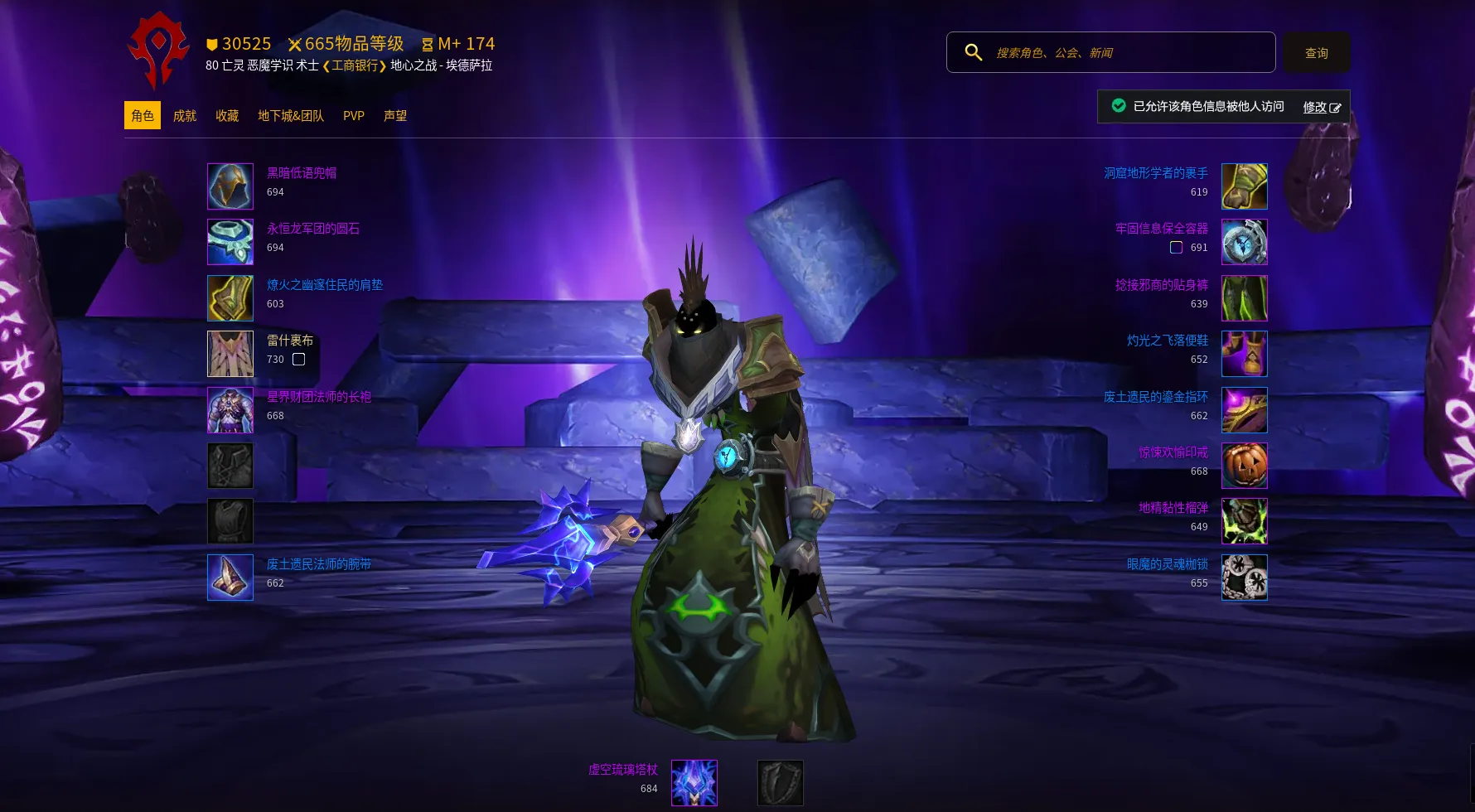Switch to the 声望 tab
1475x812 pixels.
point(394,116)
